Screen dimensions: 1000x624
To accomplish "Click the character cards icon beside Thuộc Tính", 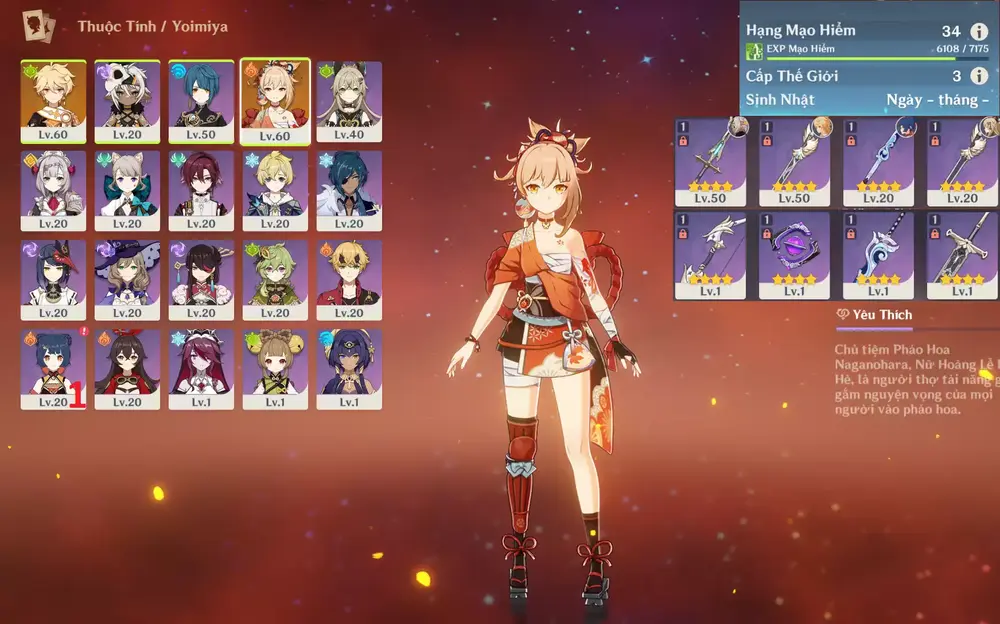I will 40,26.
